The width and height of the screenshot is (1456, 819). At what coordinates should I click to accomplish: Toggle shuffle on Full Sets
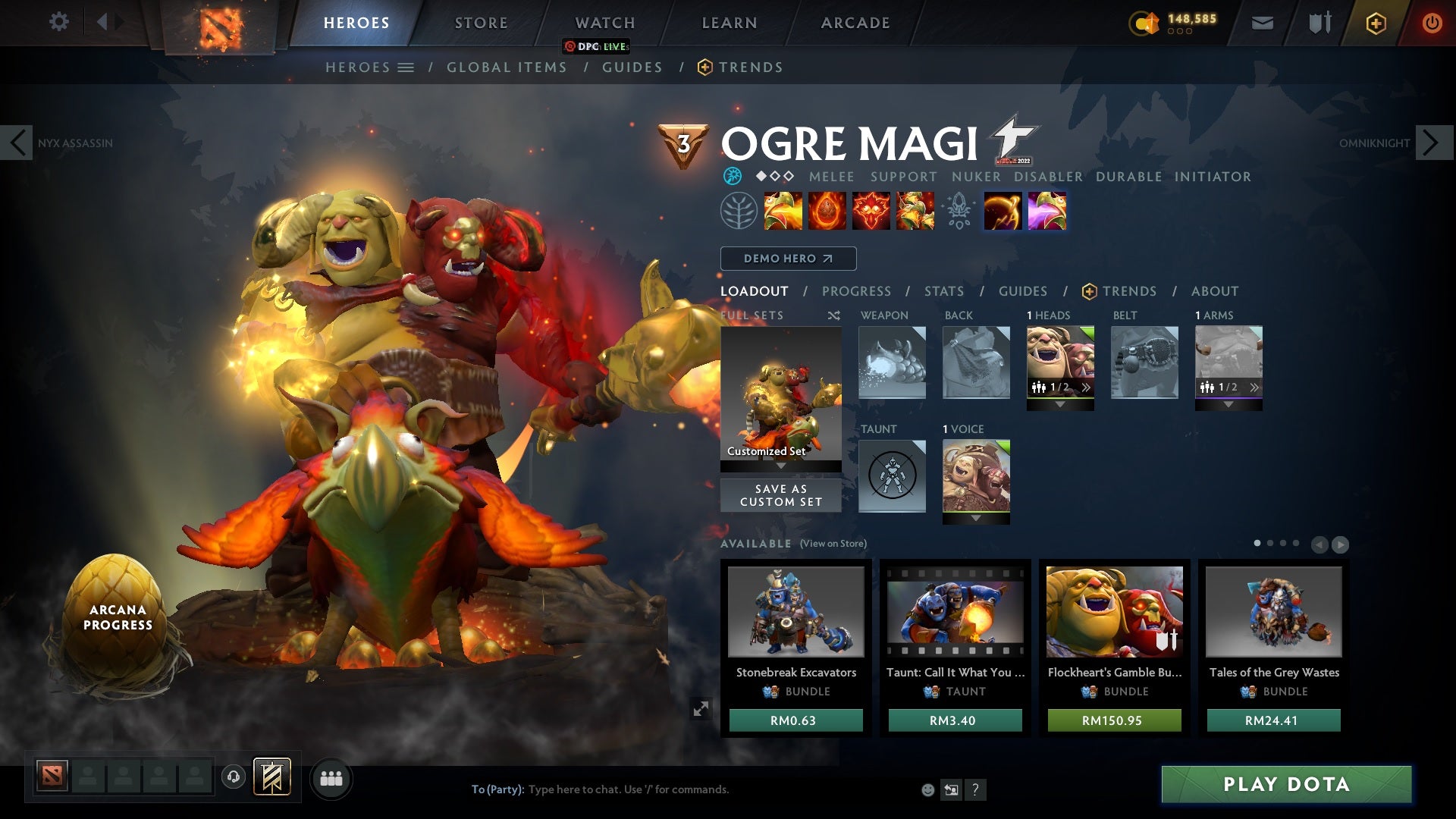click(x=834, y=315)
